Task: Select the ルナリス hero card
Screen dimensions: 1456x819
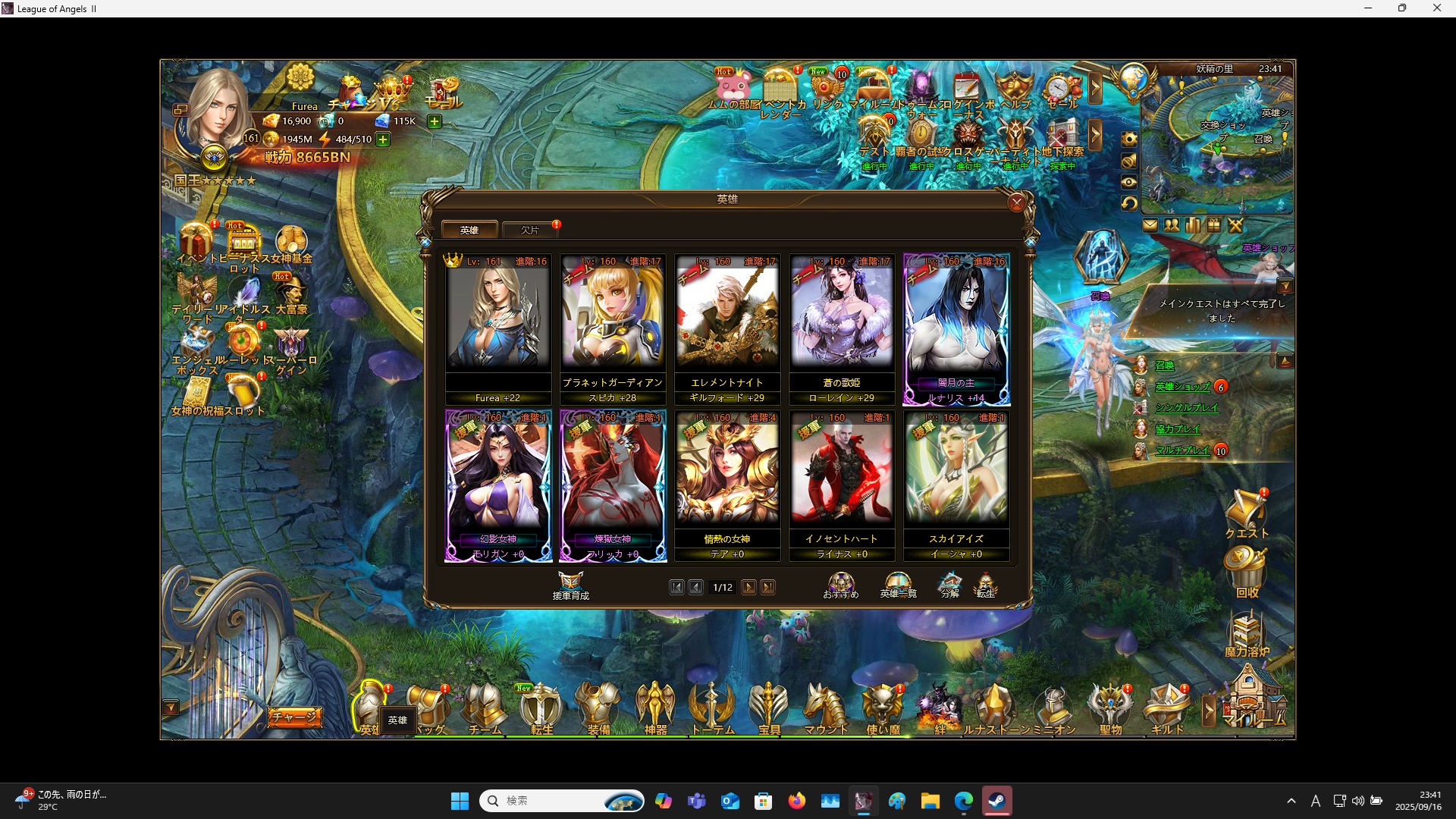Action: click(x=956, y=326)
